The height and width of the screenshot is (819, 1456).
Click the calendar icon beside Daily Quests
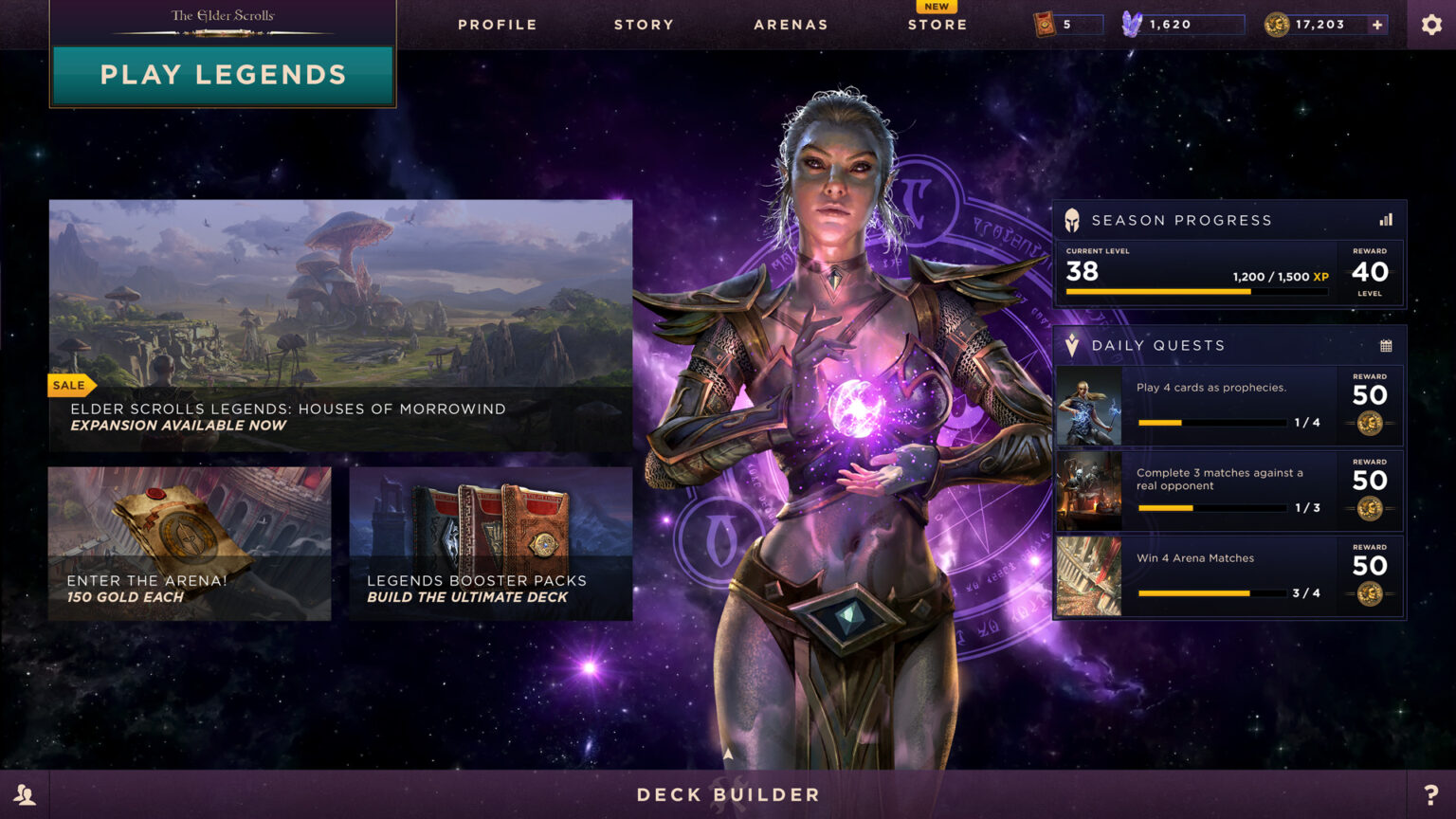1387,345
